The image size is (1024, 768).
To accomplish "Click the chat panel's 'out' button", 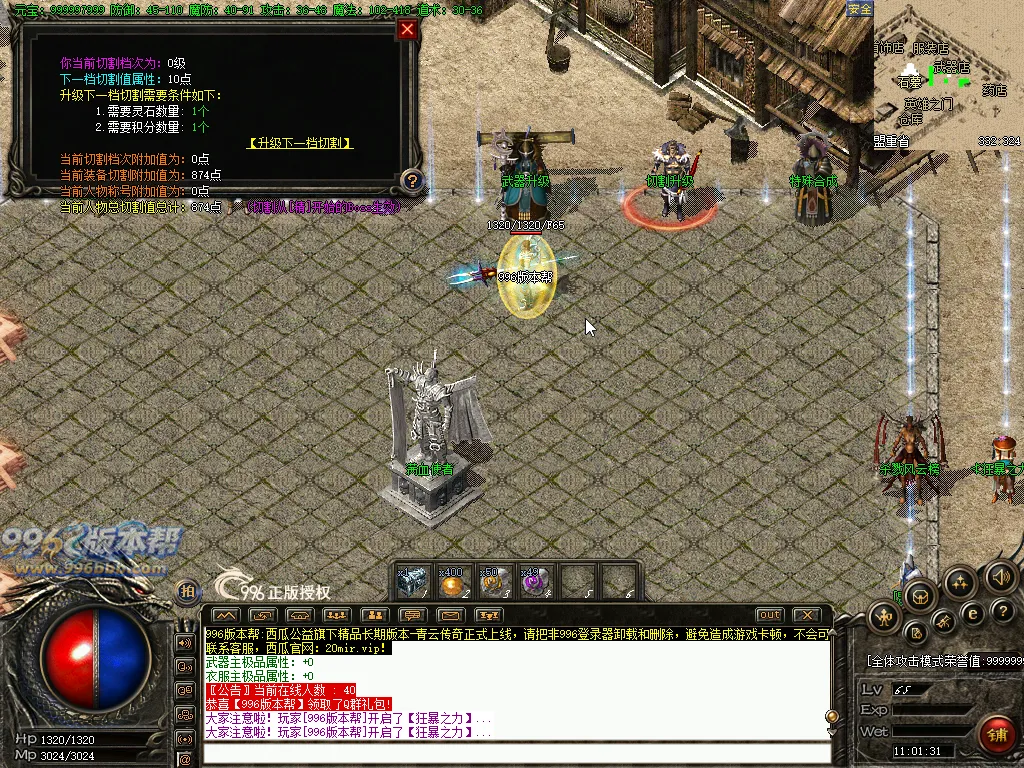I will click(769, 614).
